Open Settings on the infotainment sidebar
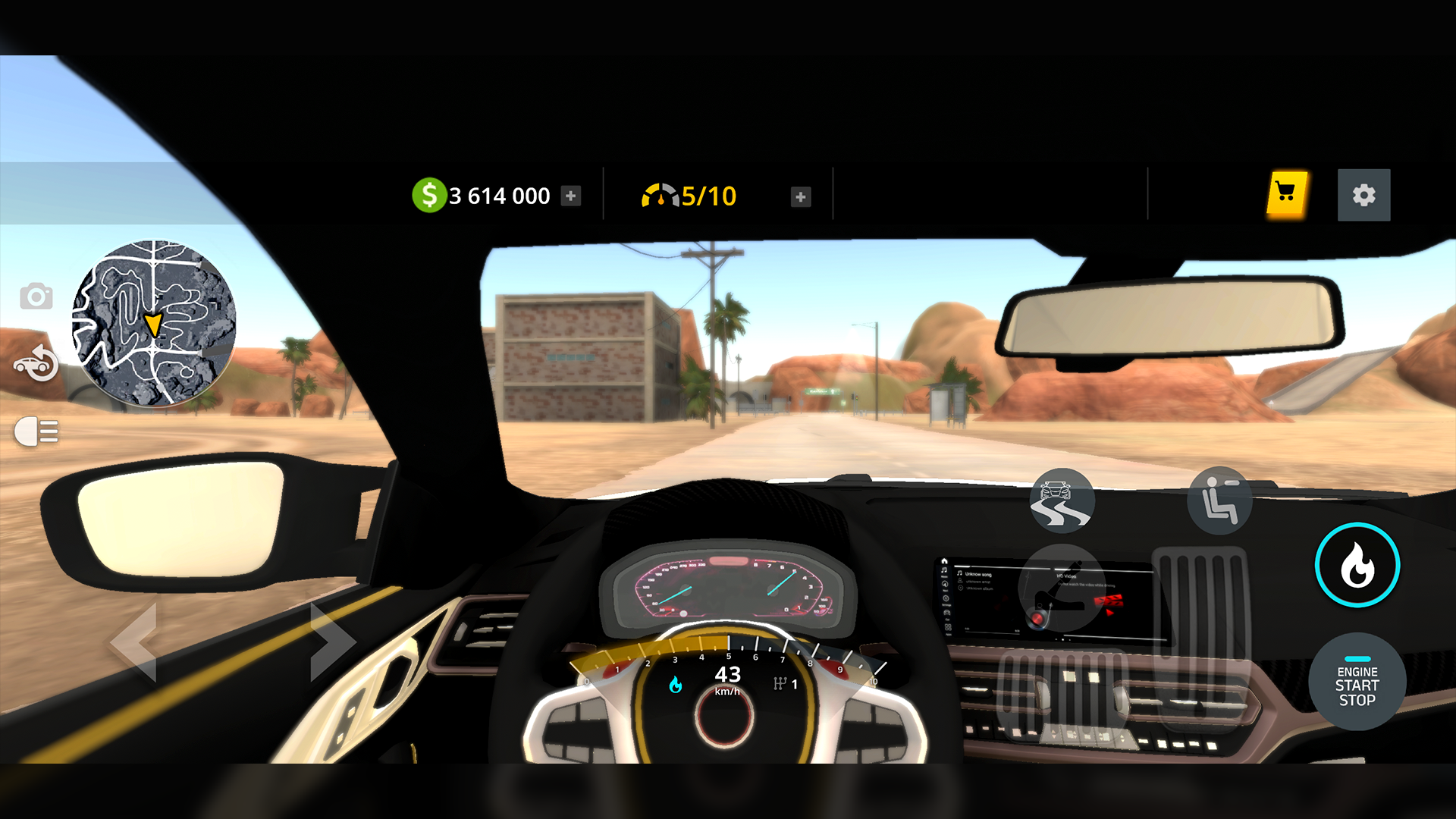 945,599
